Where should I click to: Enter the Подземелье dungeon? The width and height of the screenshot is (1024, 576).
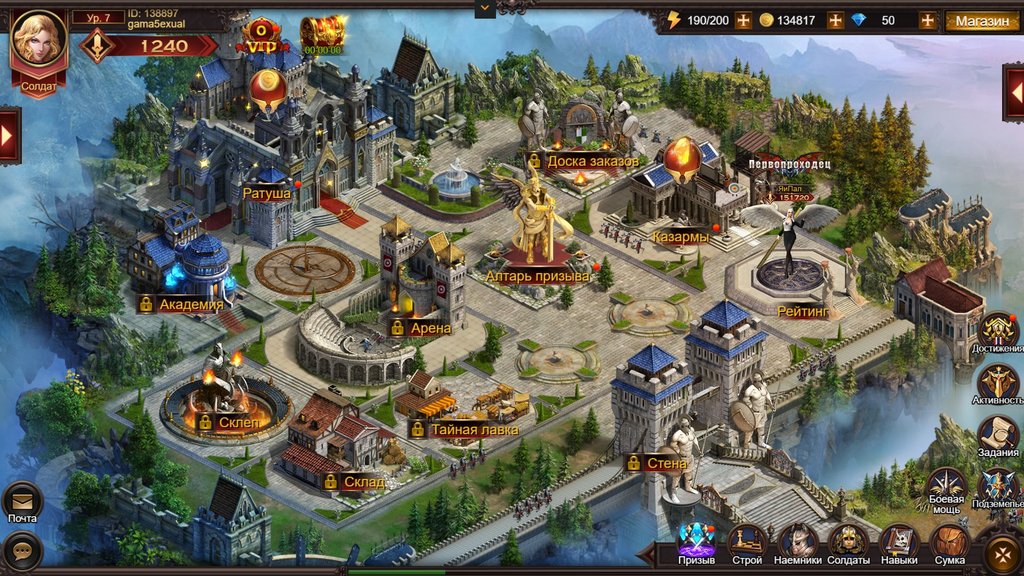pyautogui.click(x=998, y=487)
